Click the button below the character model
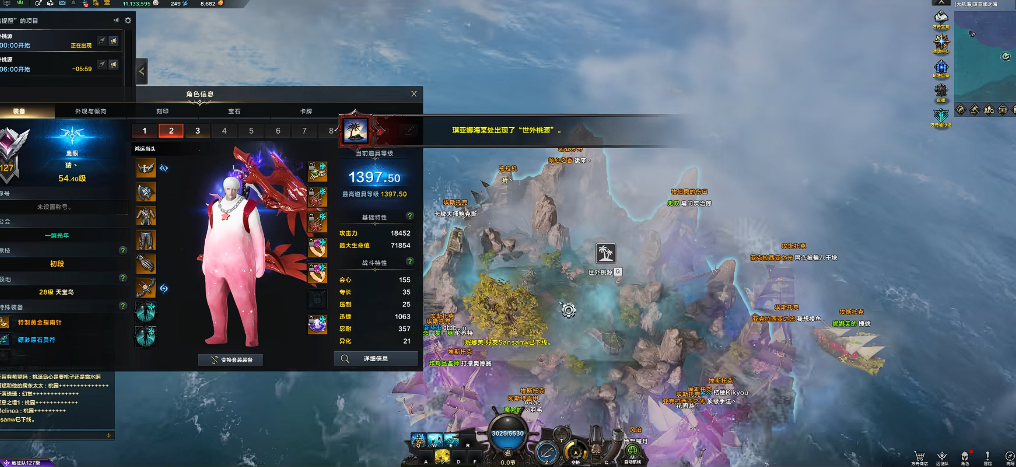Screen dimensions: 1016x467 click(x=231, y=358)
